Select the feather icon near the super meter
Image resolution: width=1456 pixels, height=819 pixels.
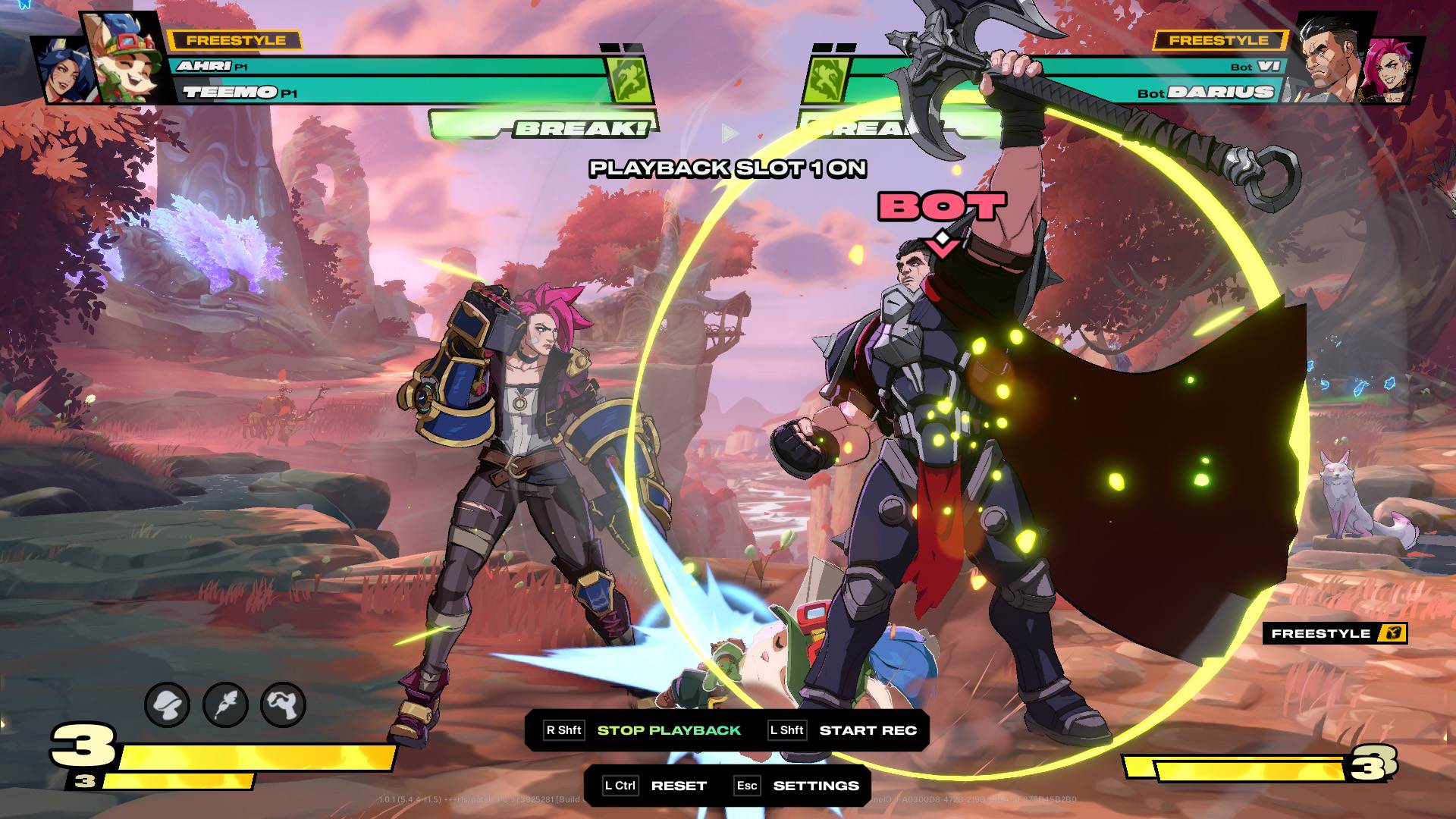pos(225,705)
